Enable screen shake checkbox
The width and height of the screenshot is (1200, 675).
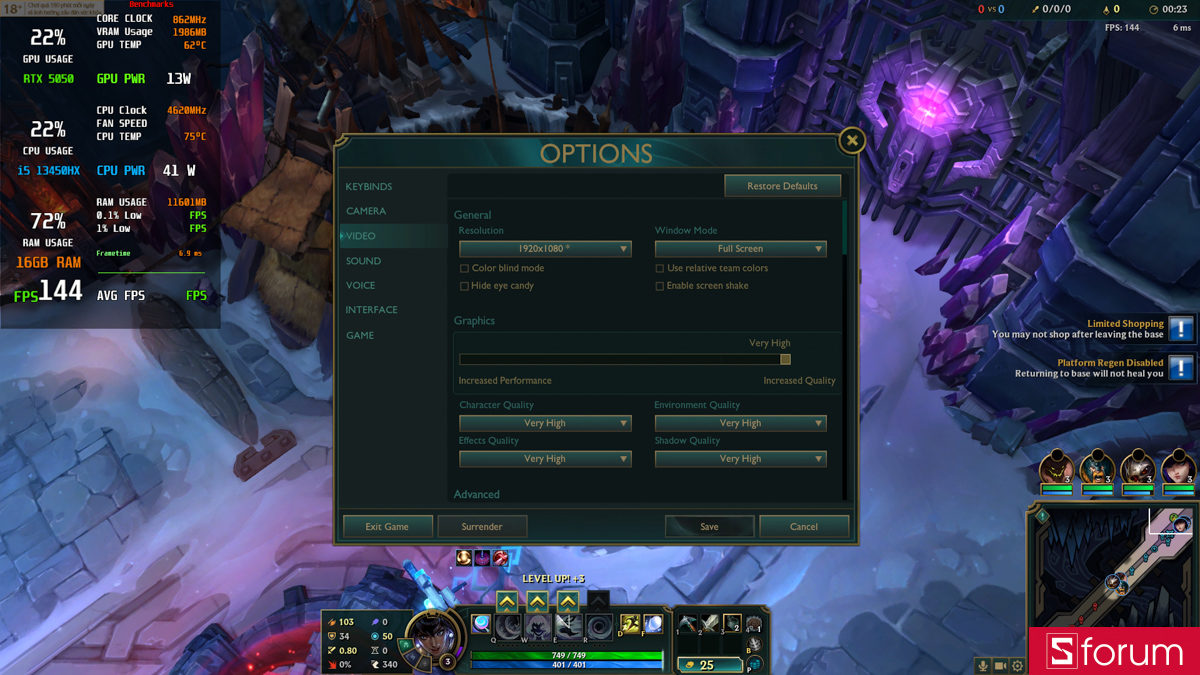660,286
